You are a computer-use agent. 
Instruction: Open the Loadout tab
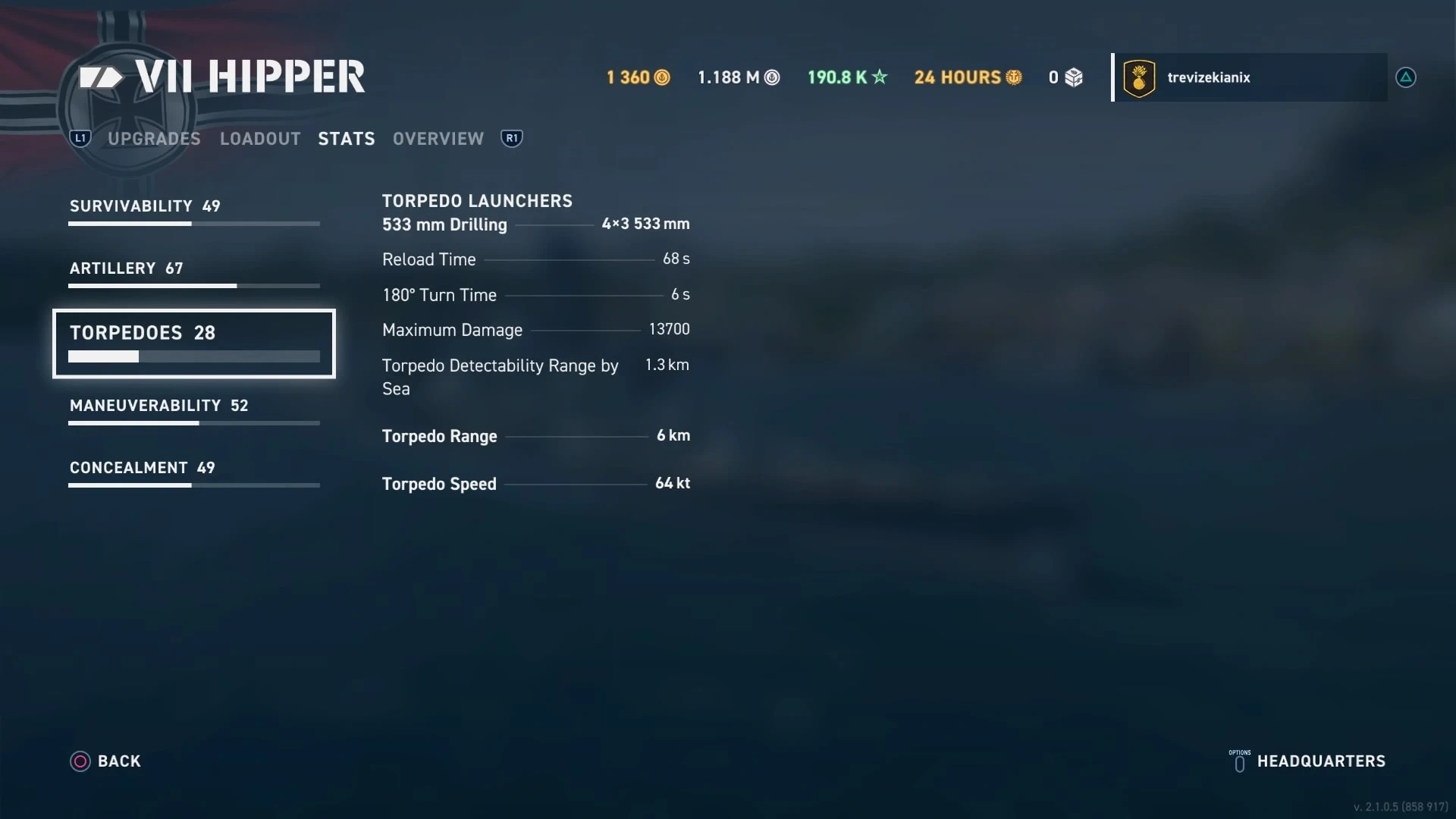260,139
